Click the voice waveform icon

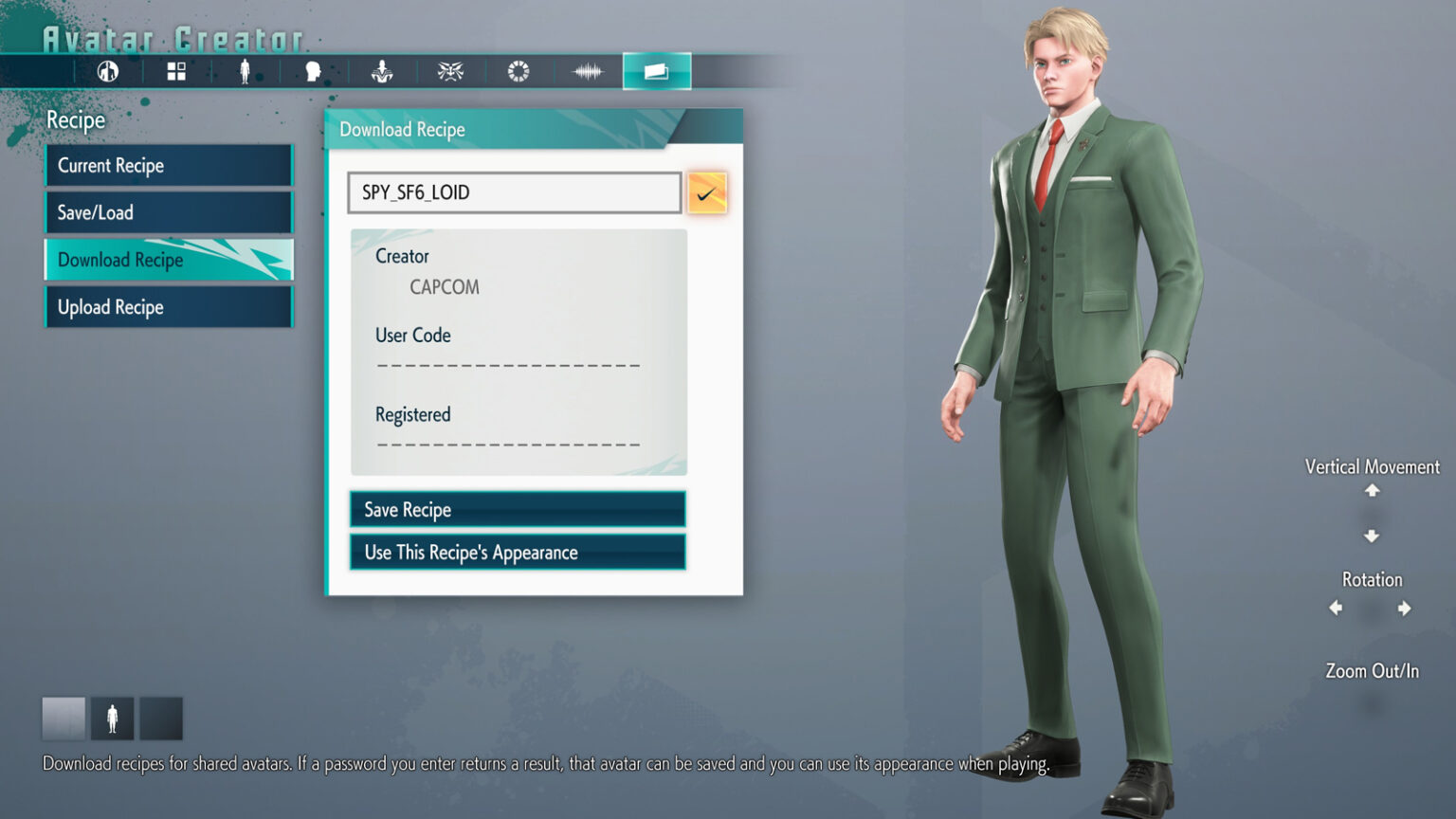coord(588,70)
